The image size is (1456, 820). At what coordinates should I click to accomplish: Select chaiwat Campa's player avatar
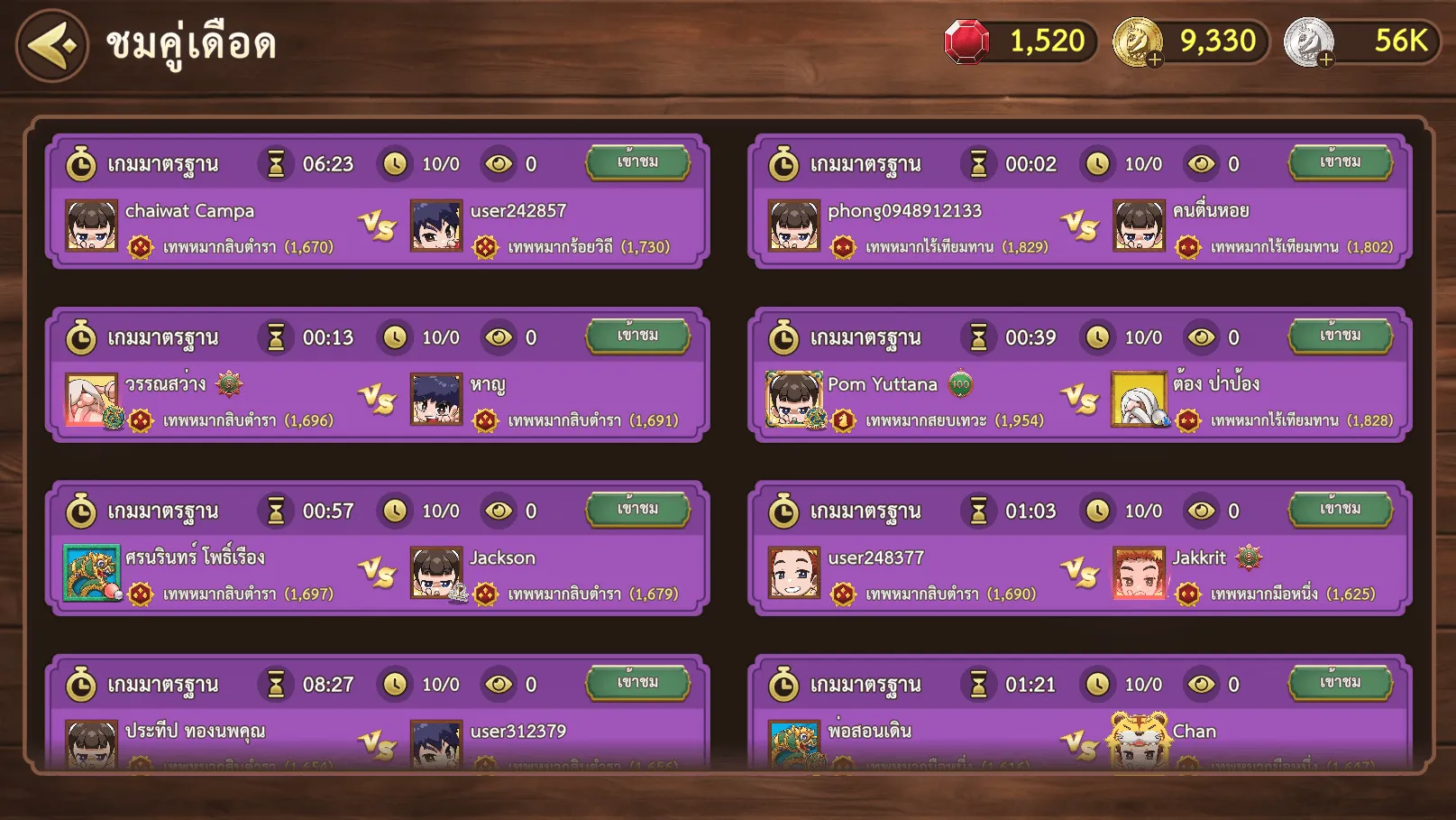[x=92, y=226]
